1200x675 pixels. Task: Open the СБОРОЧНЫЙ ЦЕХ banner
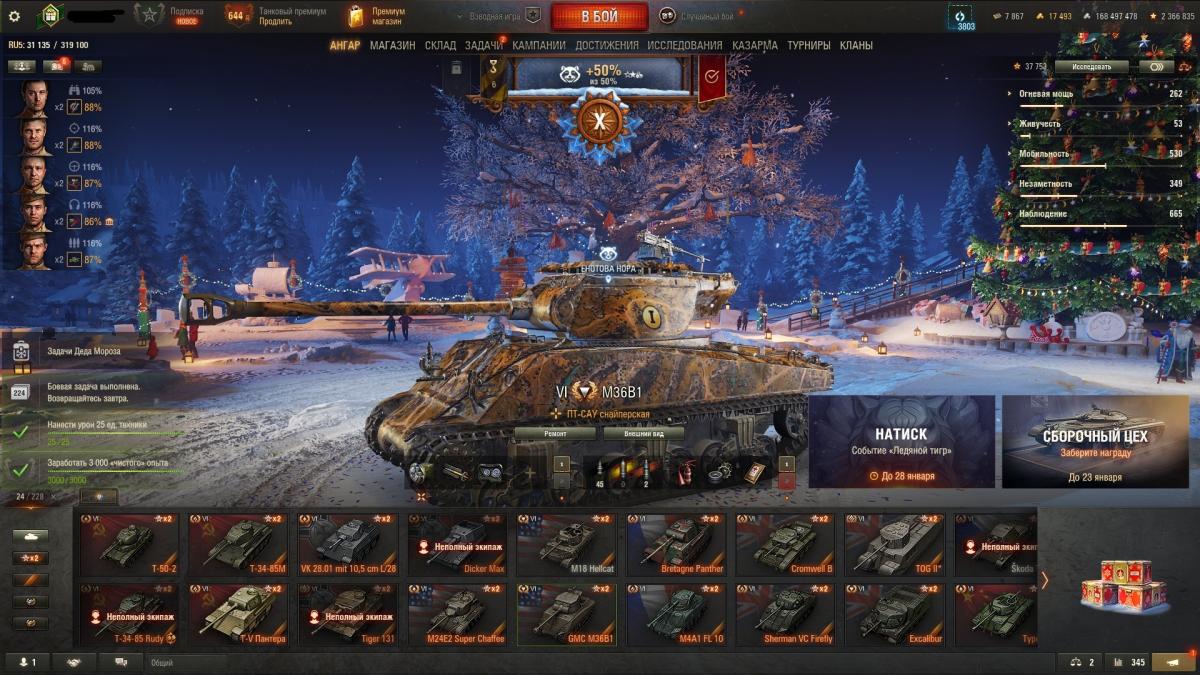pyautogui.click(x=1095, y=441)
